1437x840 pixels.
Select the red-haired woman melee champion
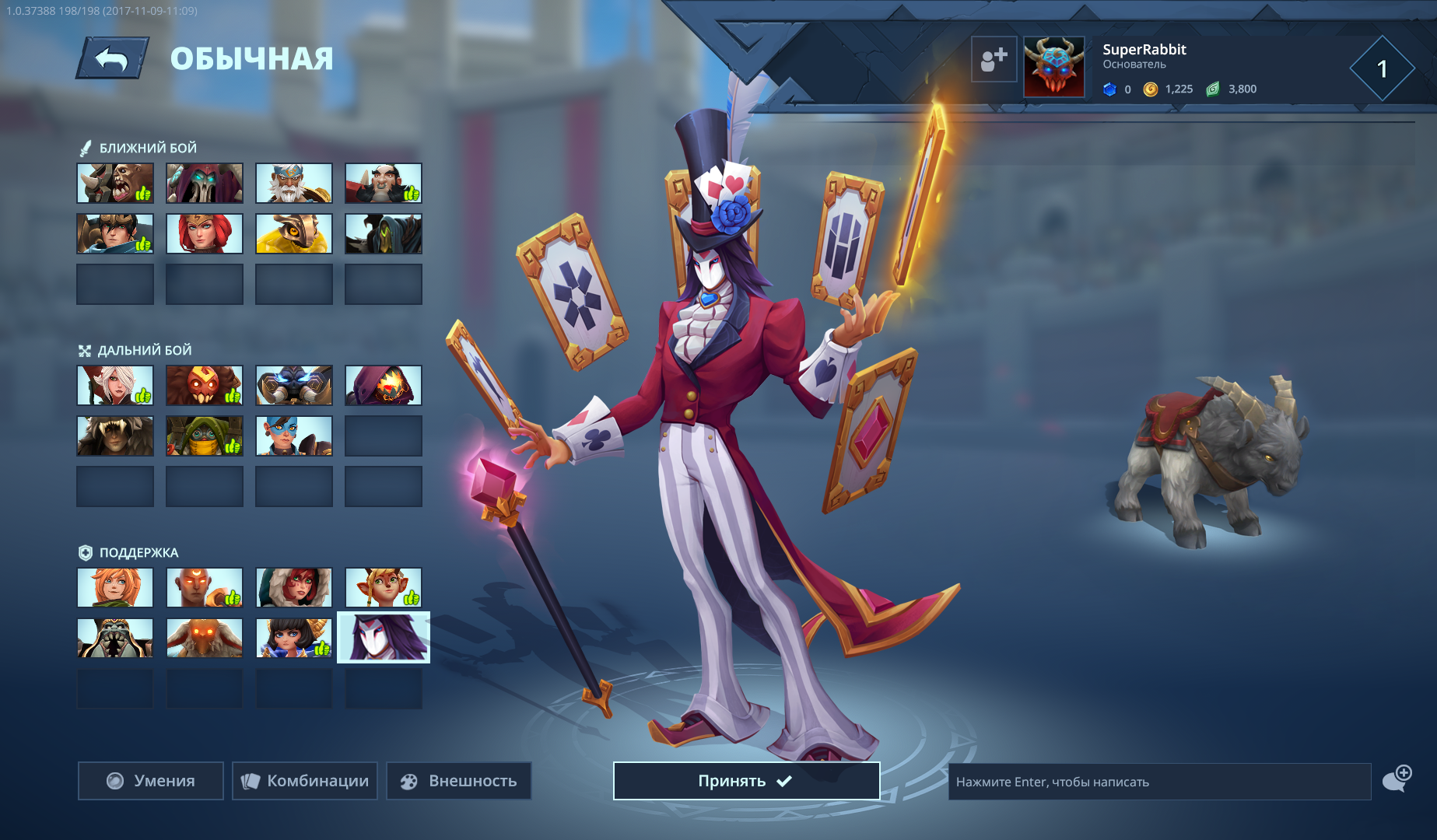205,234
